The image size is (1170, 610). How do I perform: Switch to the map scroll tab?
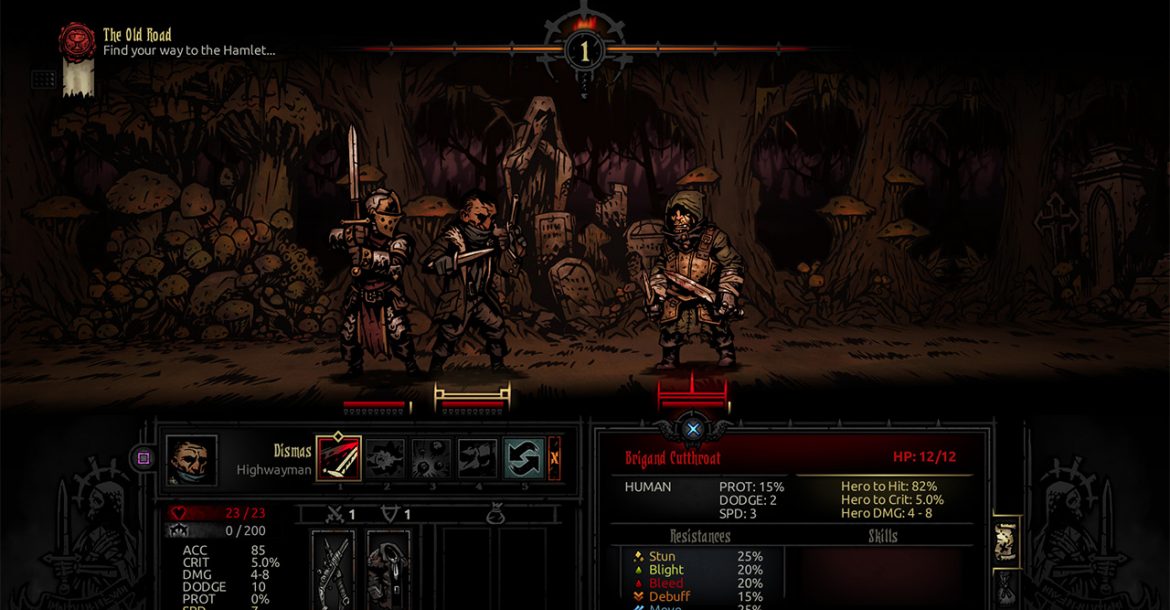(x=1005, y=542)
